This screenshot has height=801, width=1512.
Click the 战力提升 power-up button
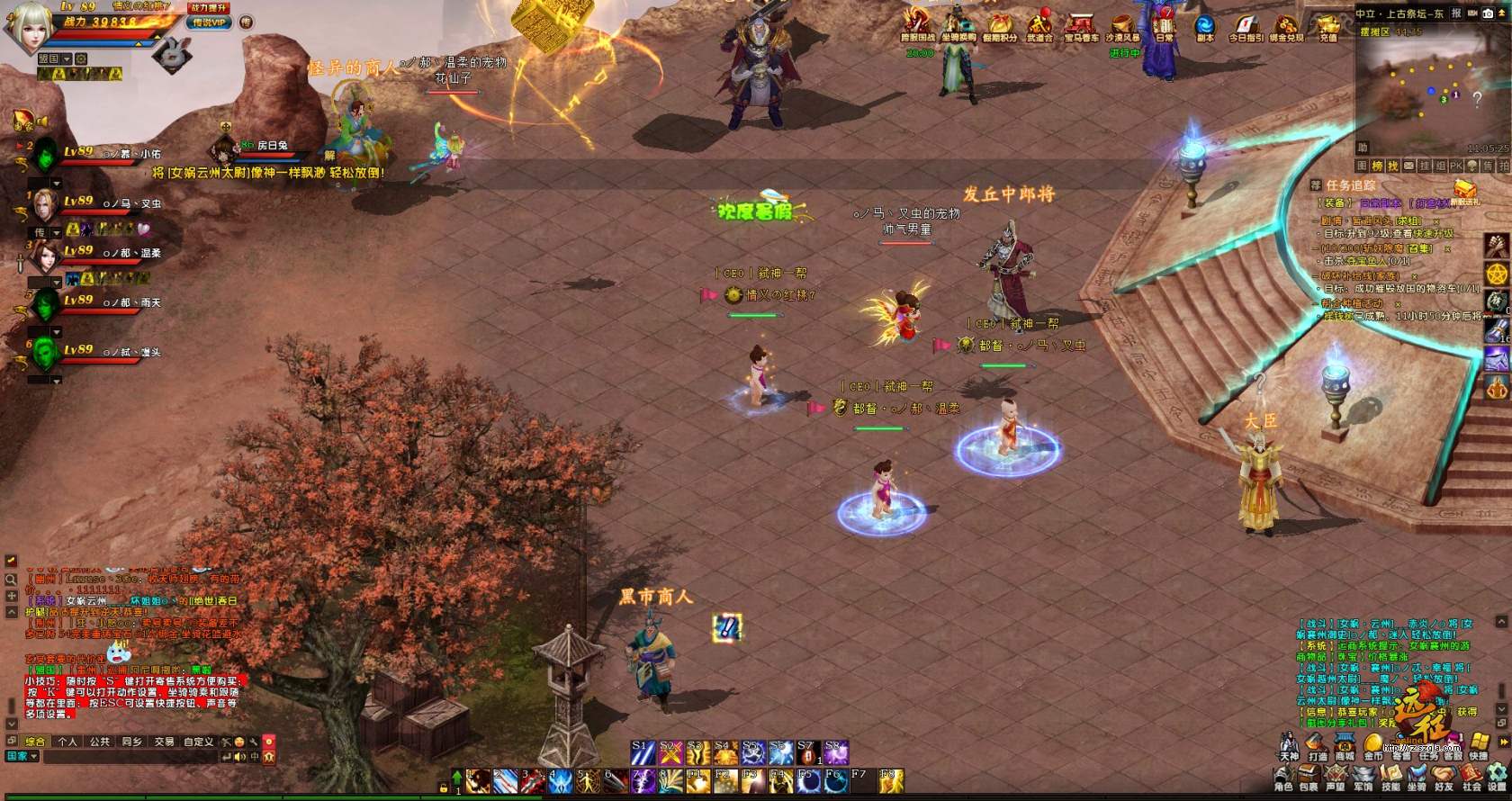coord(209,7)
